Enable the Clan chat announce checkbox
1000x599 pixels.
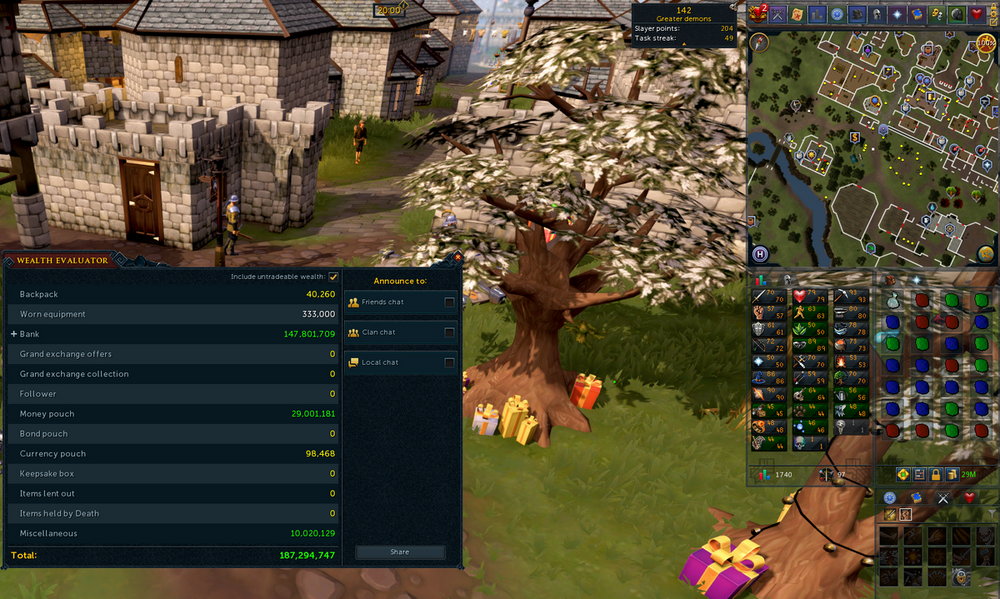(x=449, y=332)
